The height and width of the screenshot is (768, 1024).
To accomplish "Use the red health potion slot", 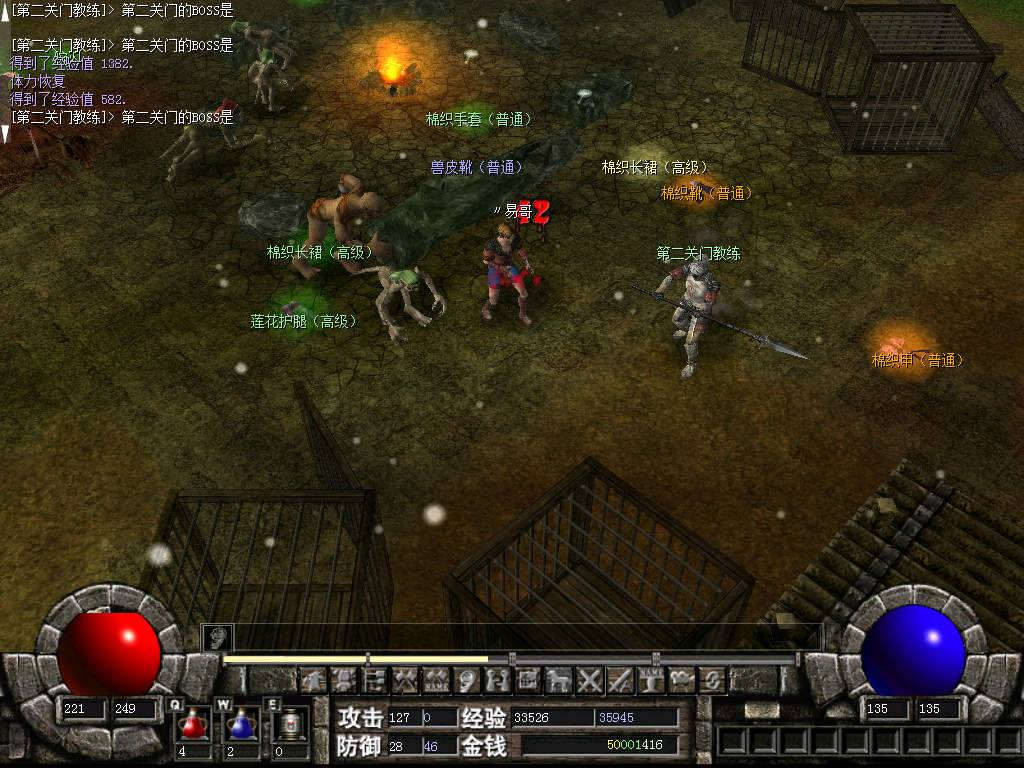I will coord(193,724).
